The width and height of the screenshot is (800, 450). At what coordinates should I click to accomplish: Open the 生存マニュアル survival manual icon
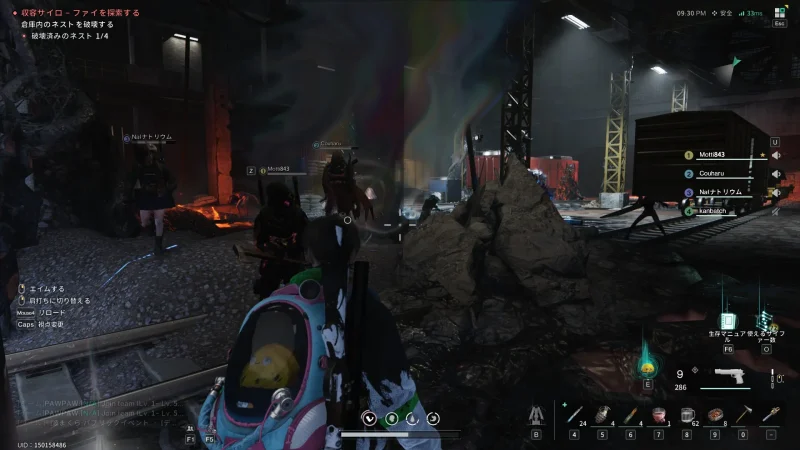728,322
